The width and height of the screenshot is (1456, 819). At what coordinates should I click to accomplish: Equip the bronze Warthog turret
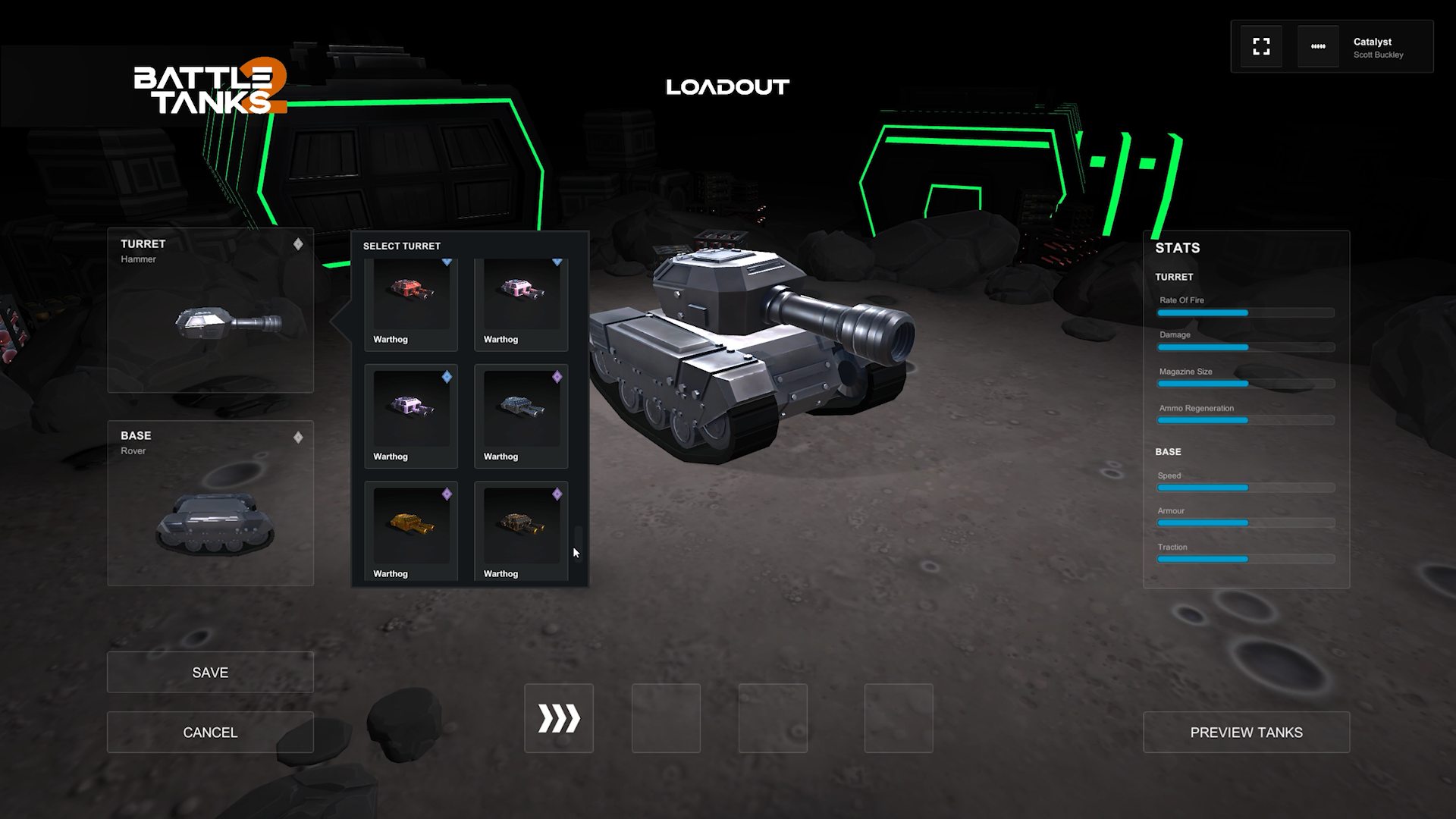click(x=521, y=532)
